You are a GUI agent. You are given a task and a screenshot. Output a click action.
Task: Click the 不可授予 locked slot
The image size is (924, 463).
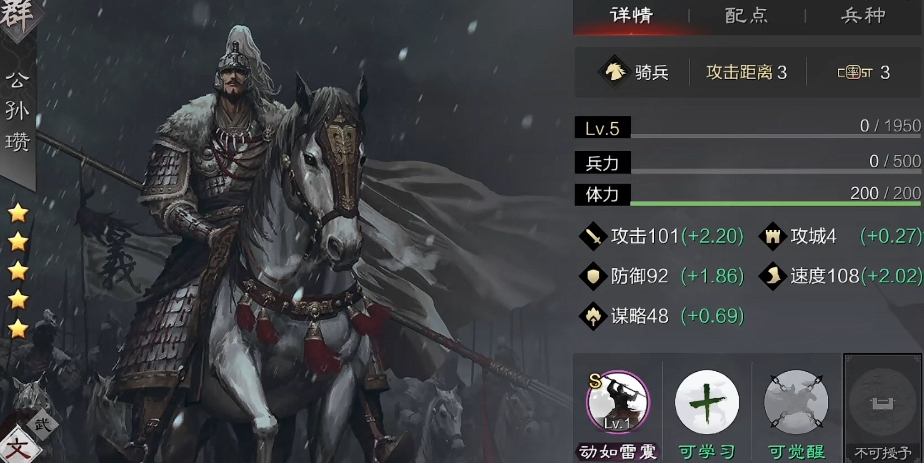tap(882, 404)
